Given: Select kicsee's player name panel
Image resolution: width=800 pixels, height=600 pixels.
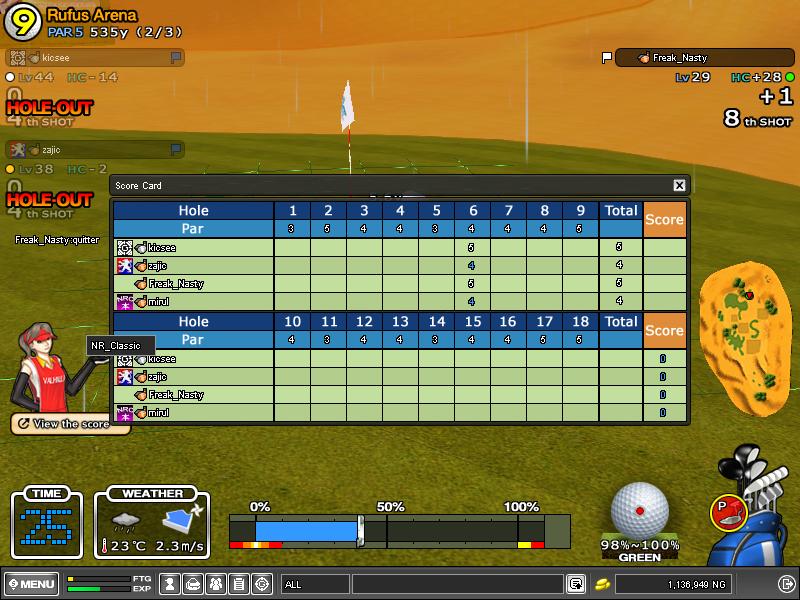Looking at the screenshot, I should pos(94,58).
